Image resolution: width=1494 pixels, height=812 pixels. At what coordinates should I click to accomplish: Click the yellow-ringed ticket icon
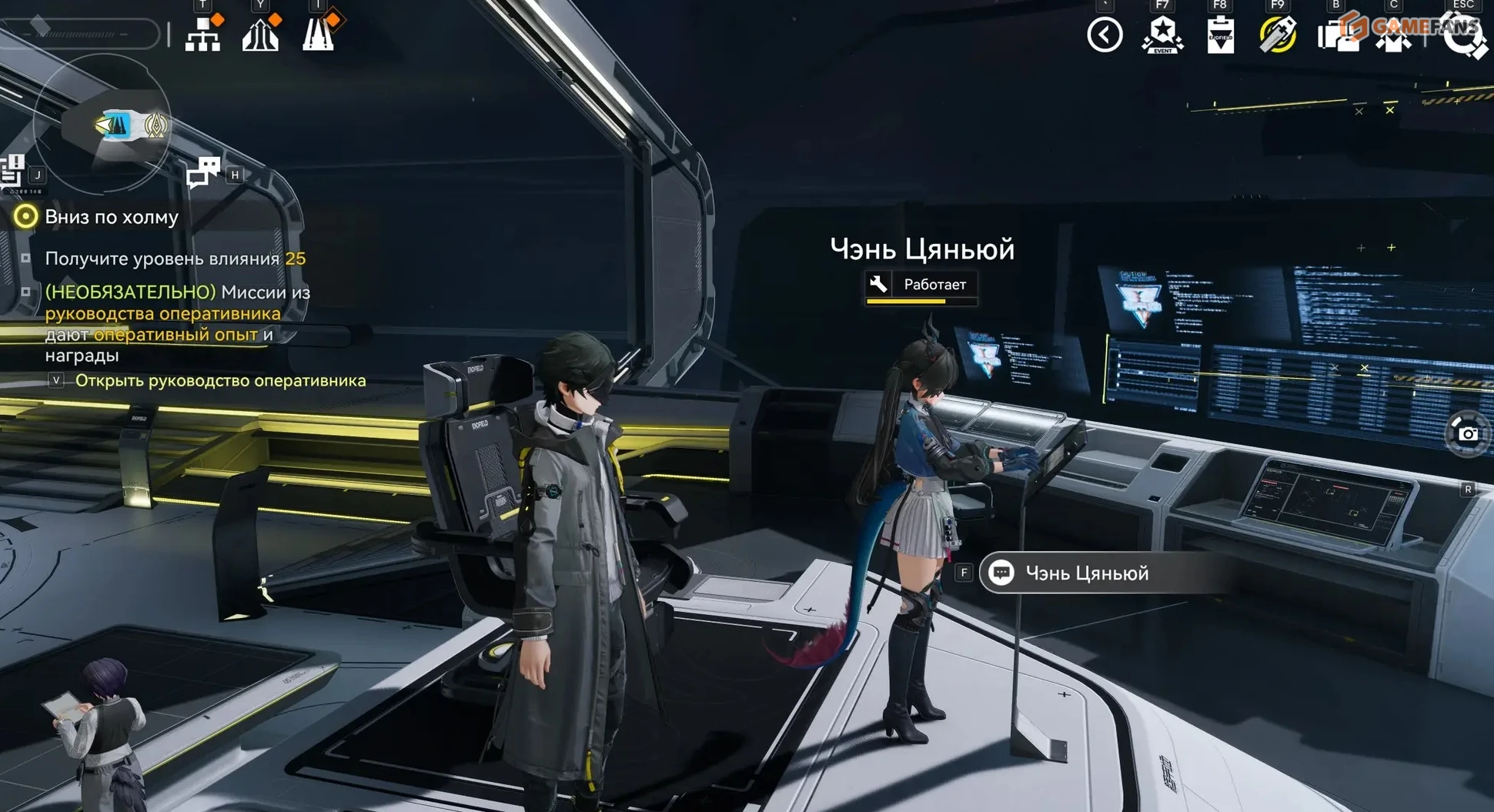1278,35
